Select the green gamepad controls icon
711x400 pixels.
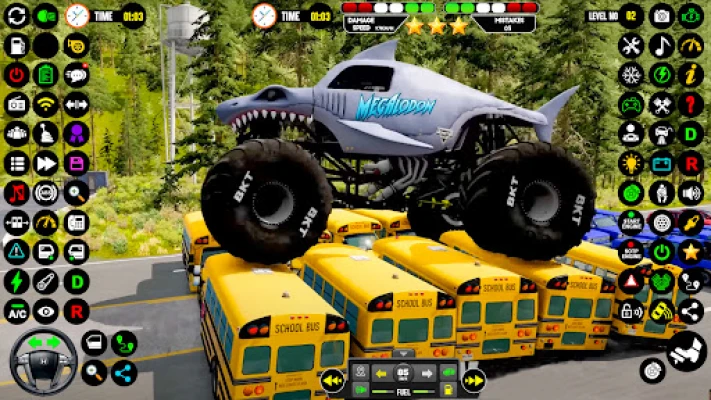[x=631, y=104]
